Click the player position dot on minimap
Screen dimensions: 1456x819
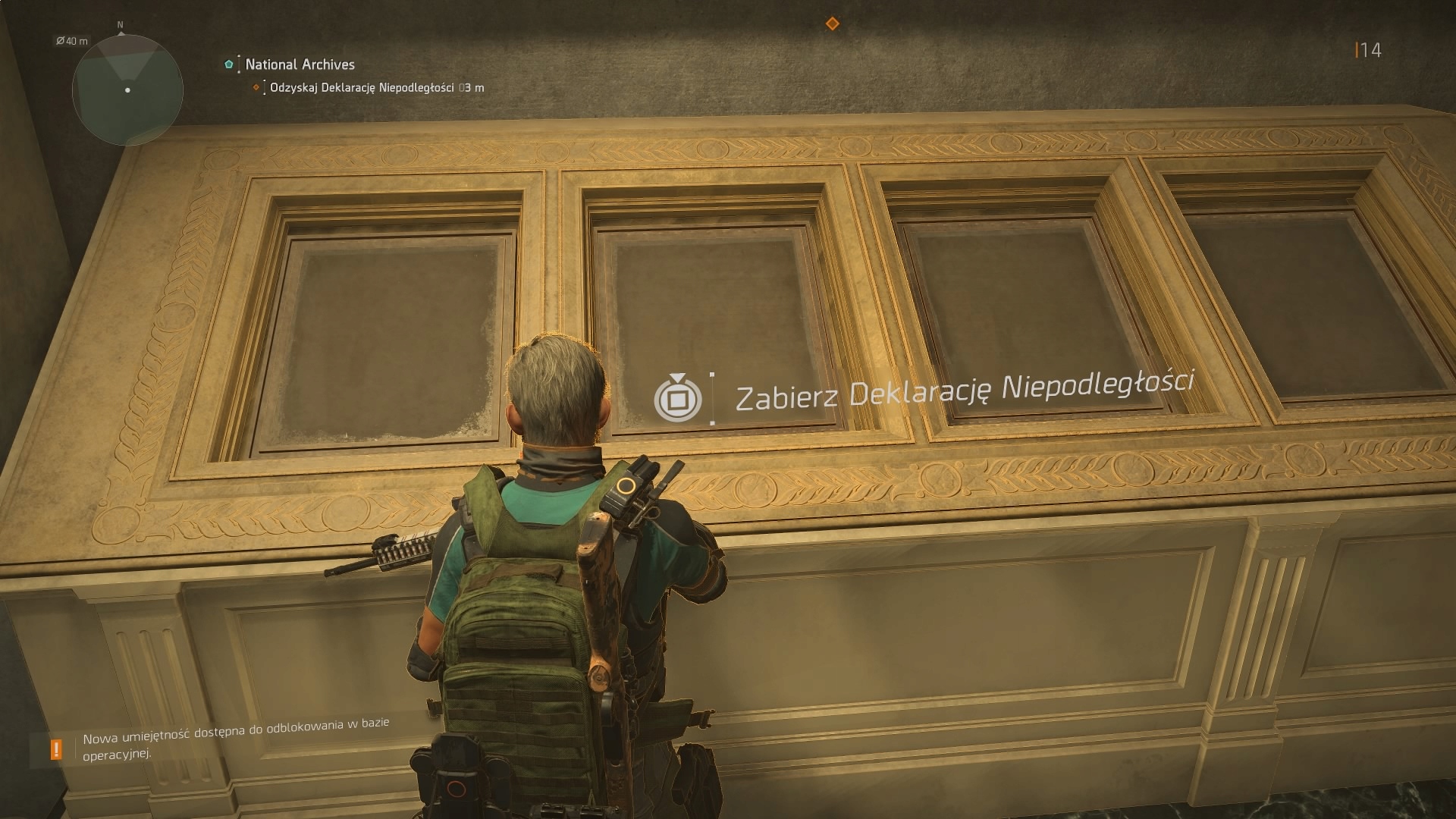(127, 92)
